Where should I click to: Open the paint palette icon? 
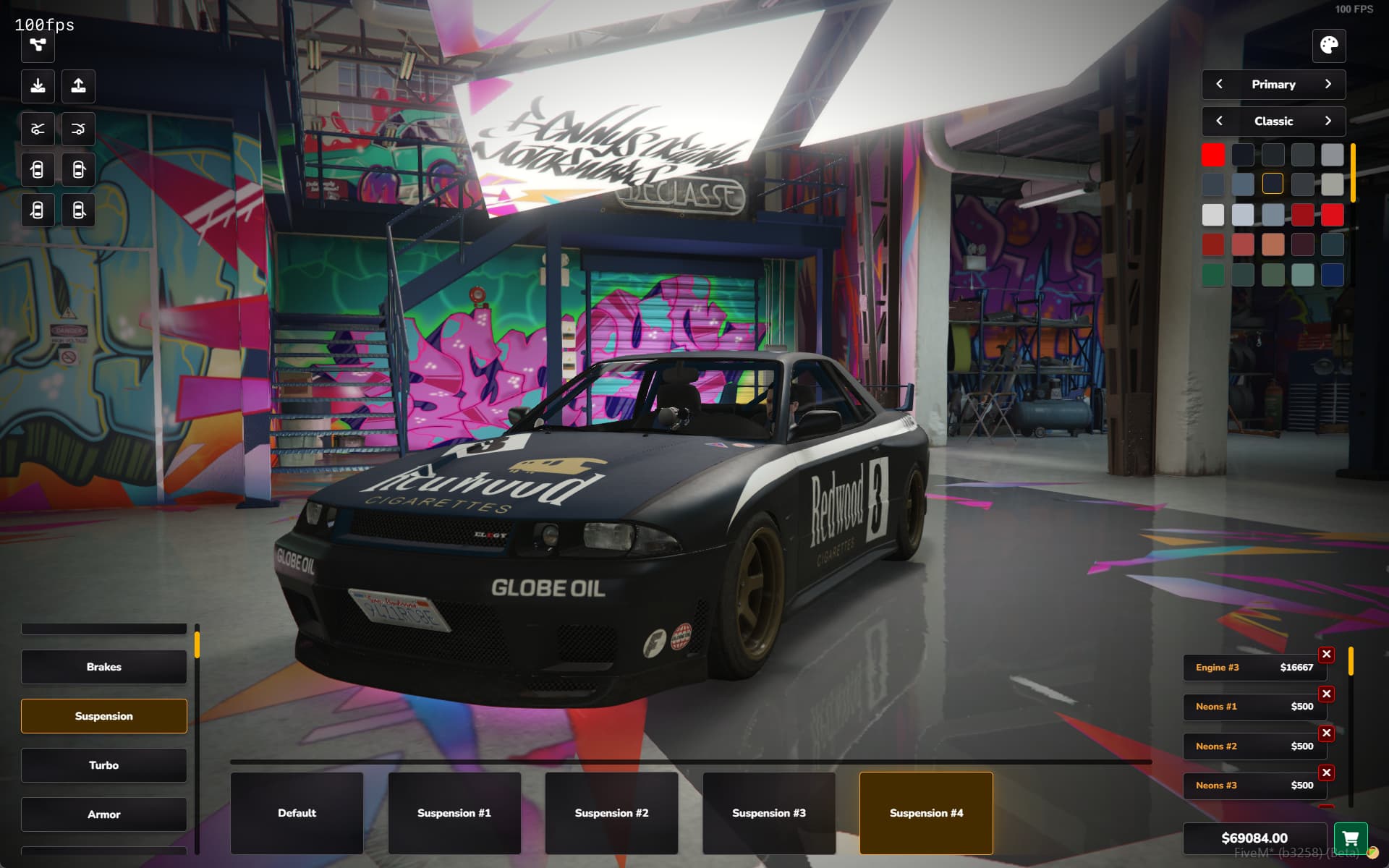click(x=1329, y=46)
